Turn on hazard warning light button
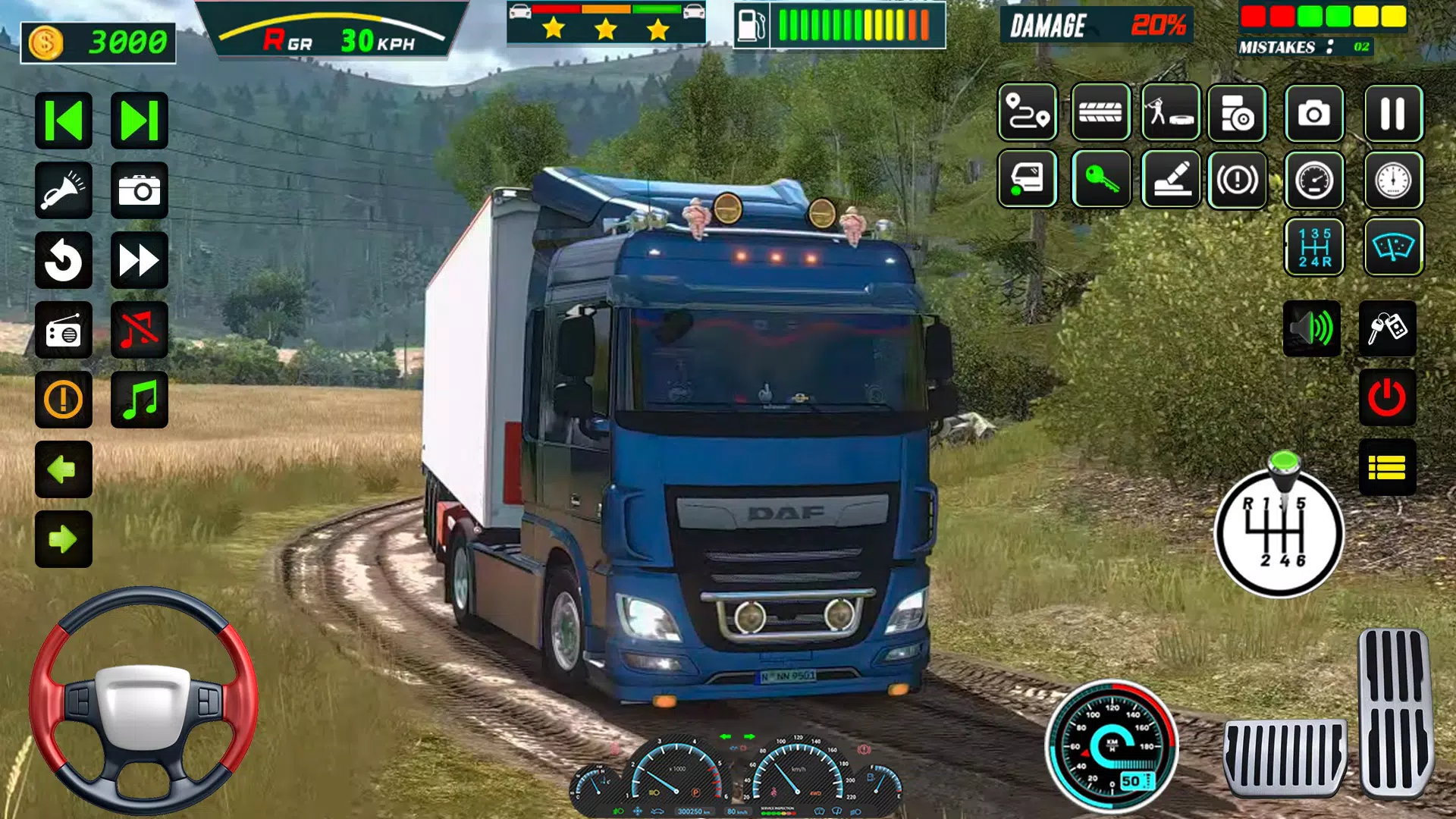 (x=64, y=400)
